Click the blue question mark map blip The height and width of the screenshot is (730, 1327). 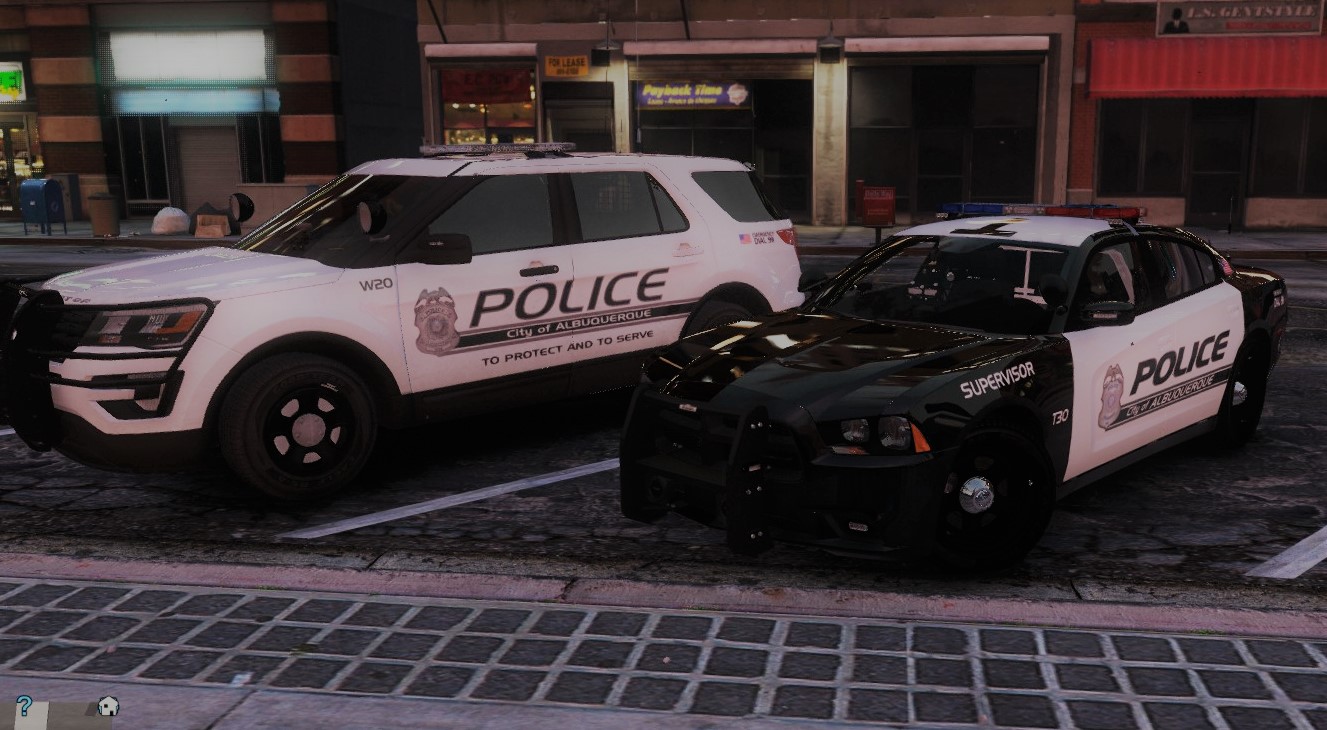coord(23,705)
